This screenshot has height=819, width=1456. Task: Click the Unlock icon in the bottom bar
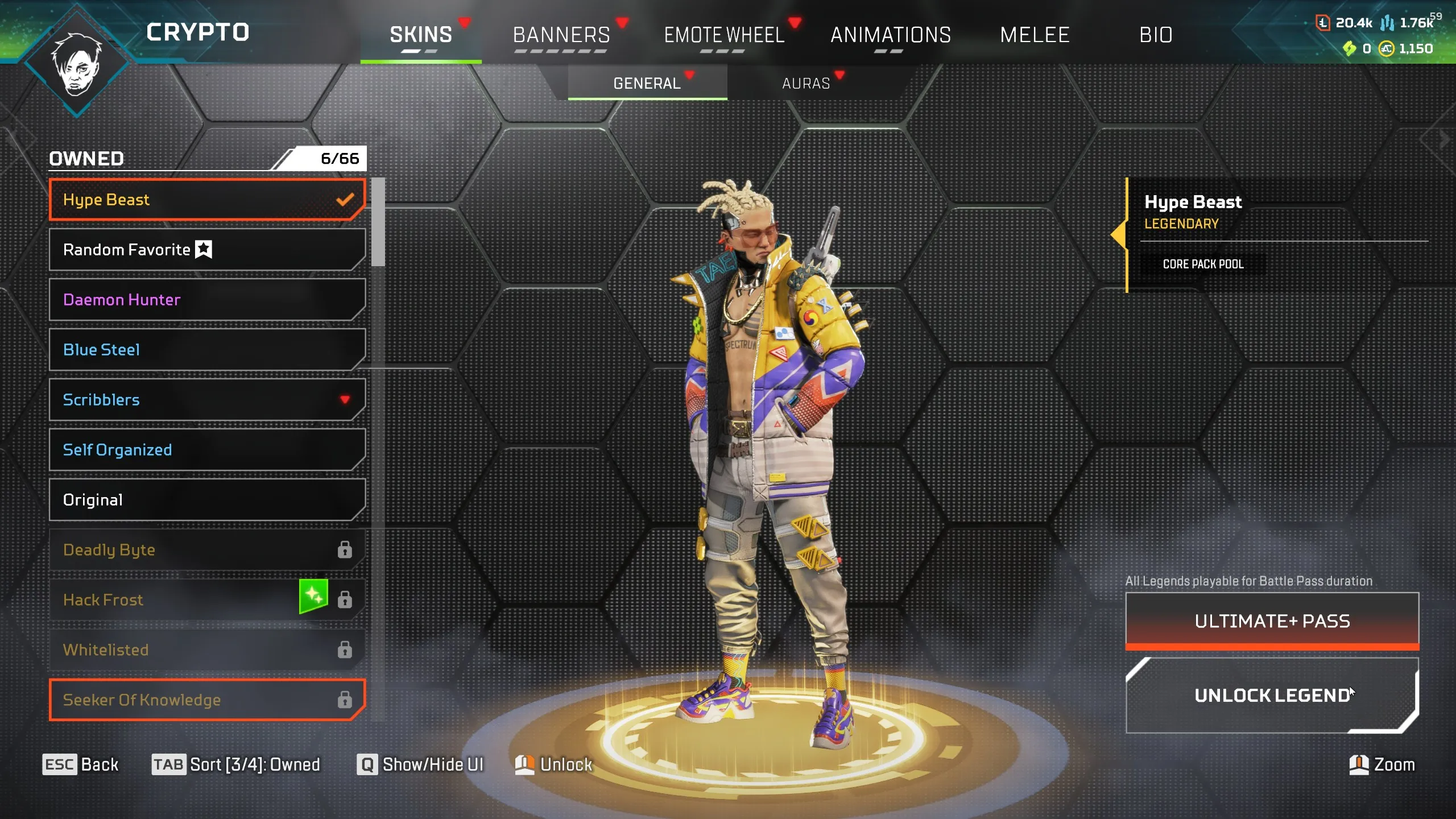pyautogui.click(x=524, y=764)
